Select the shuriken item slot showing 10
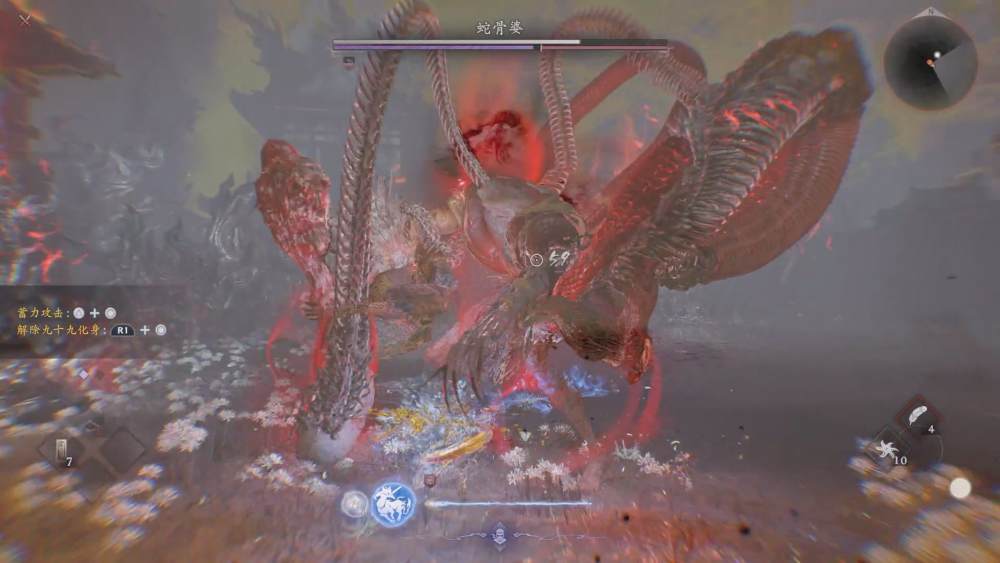 pyautogui.click(x=886, y=449)
